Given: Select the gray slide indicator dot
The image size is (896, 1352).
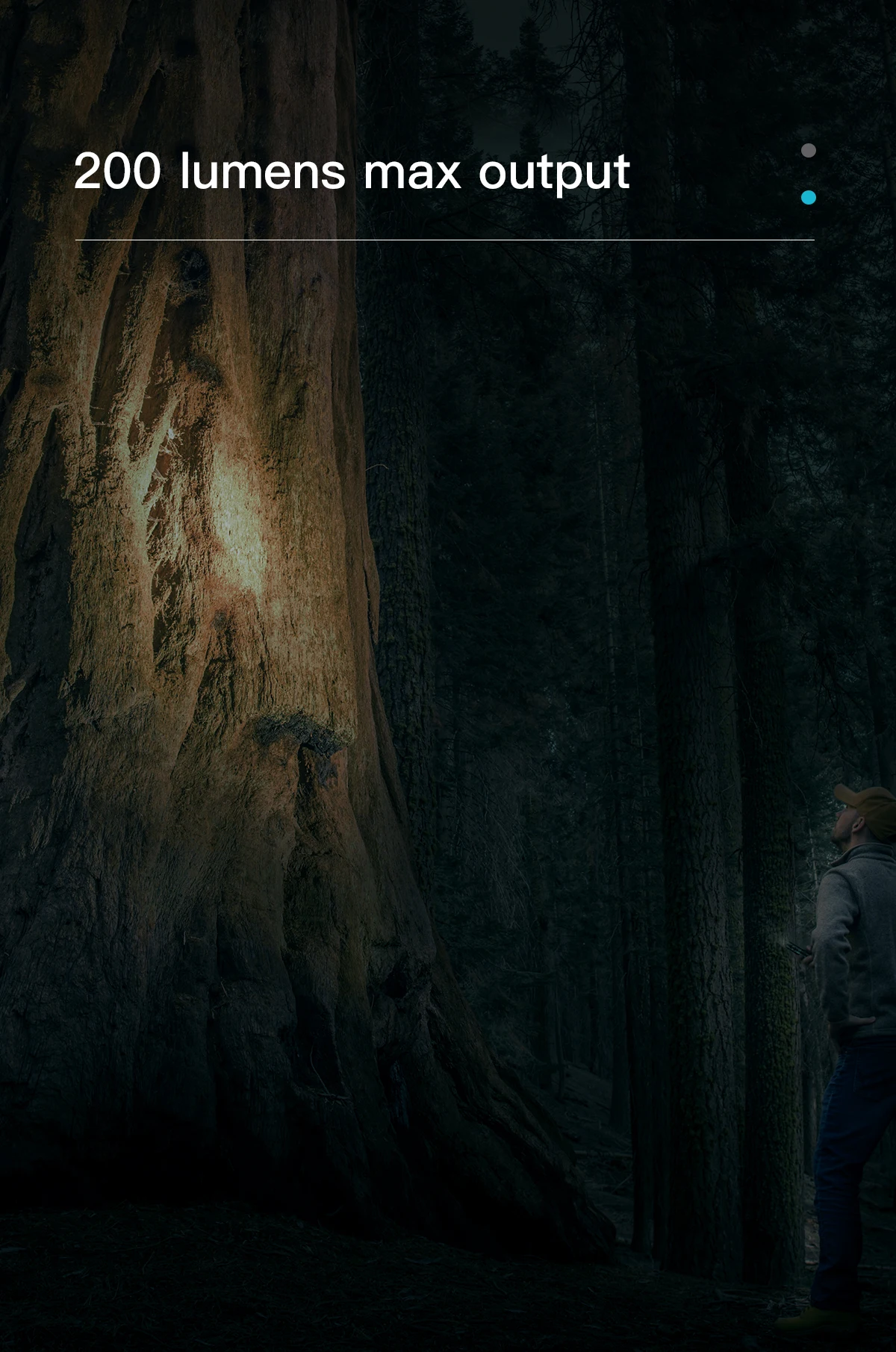Looking at the screenshot, I should (808, 151).
